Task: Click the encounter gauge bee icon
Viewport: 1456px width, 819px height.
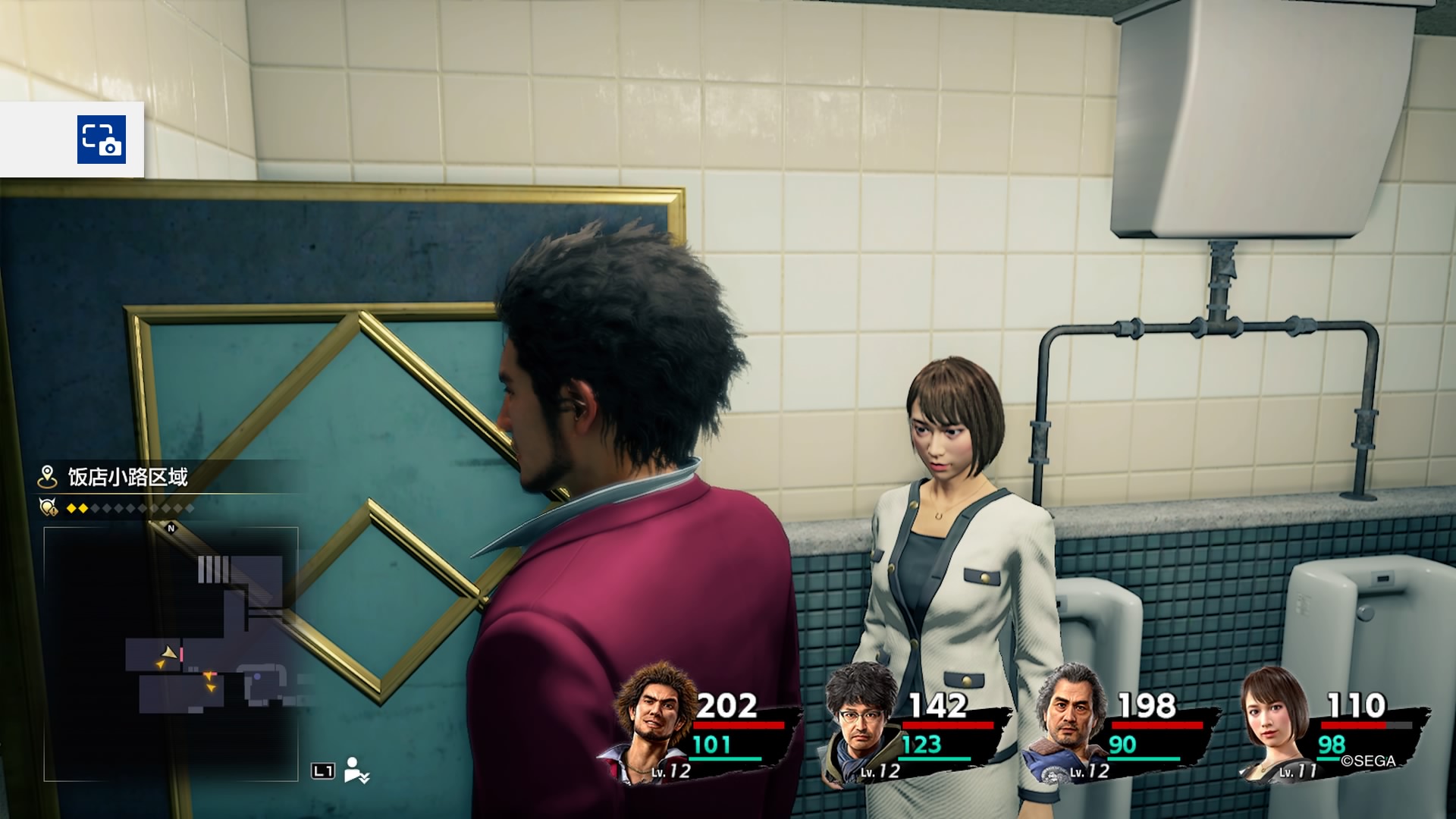Action: tap(49, 507)
